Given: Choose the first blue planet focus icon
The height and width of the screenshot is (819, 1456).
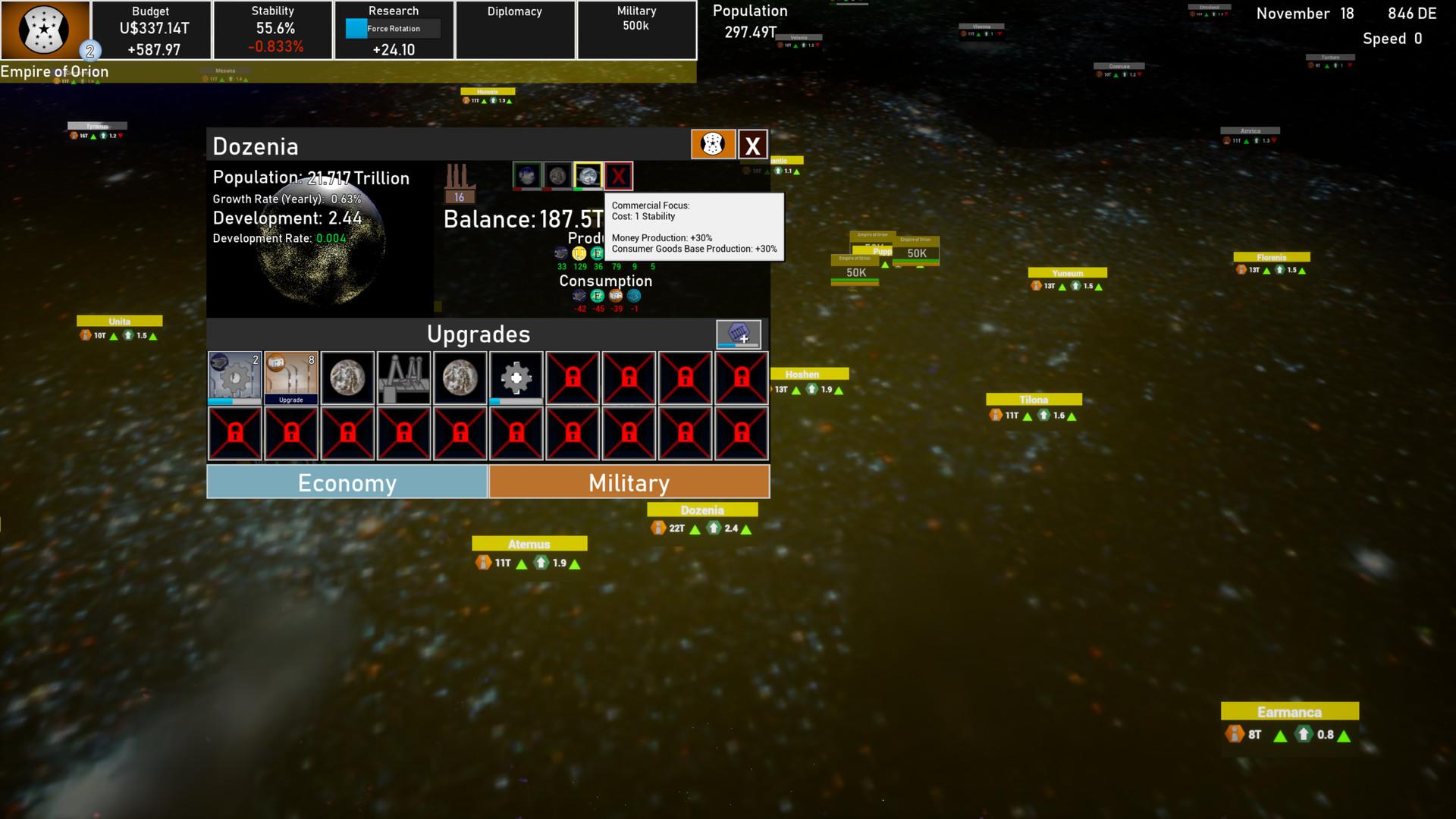Looking at the screenshot, I should [526, 176].
